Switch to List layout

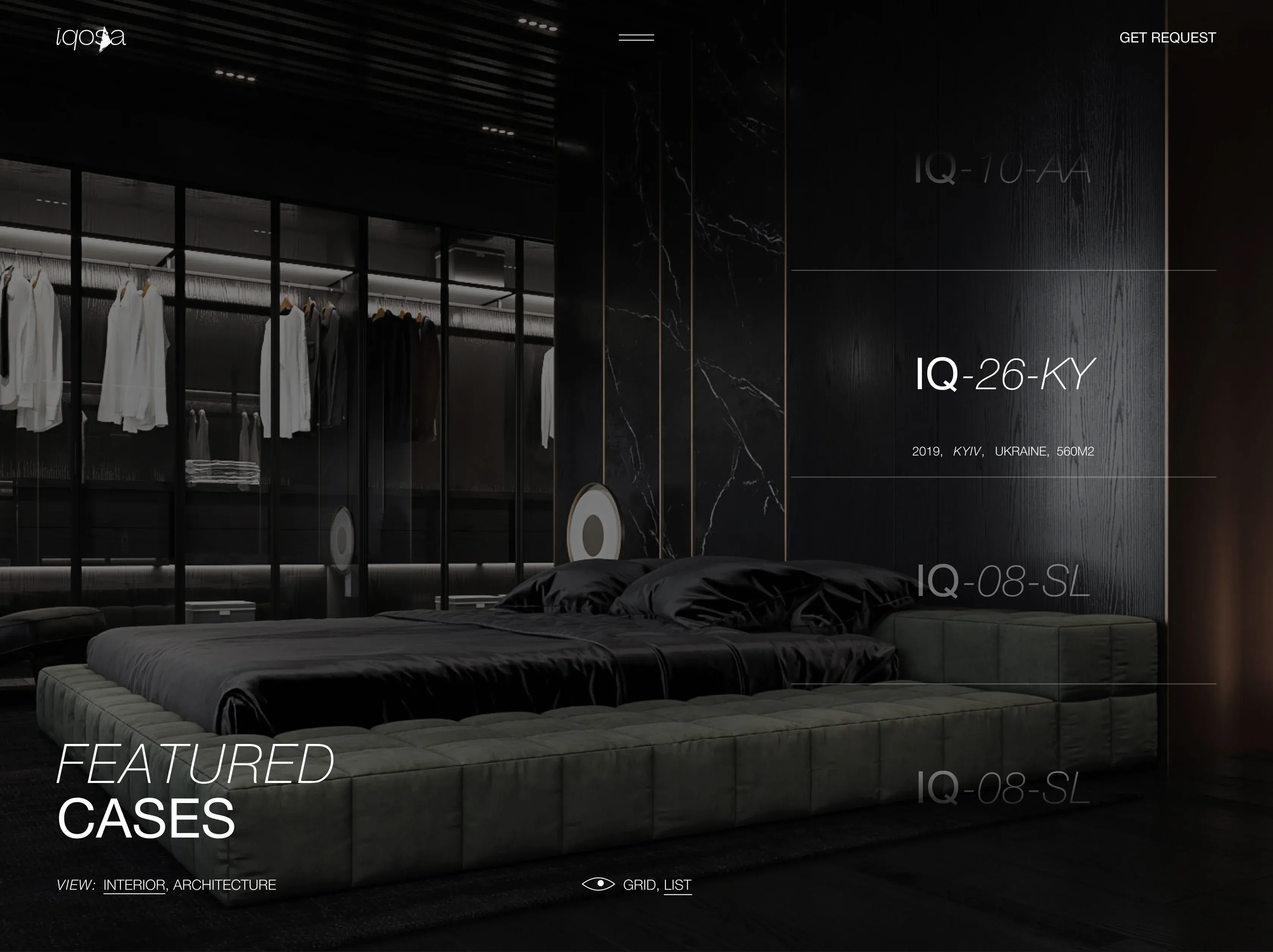pyautogui.click(x=677, y=885)
